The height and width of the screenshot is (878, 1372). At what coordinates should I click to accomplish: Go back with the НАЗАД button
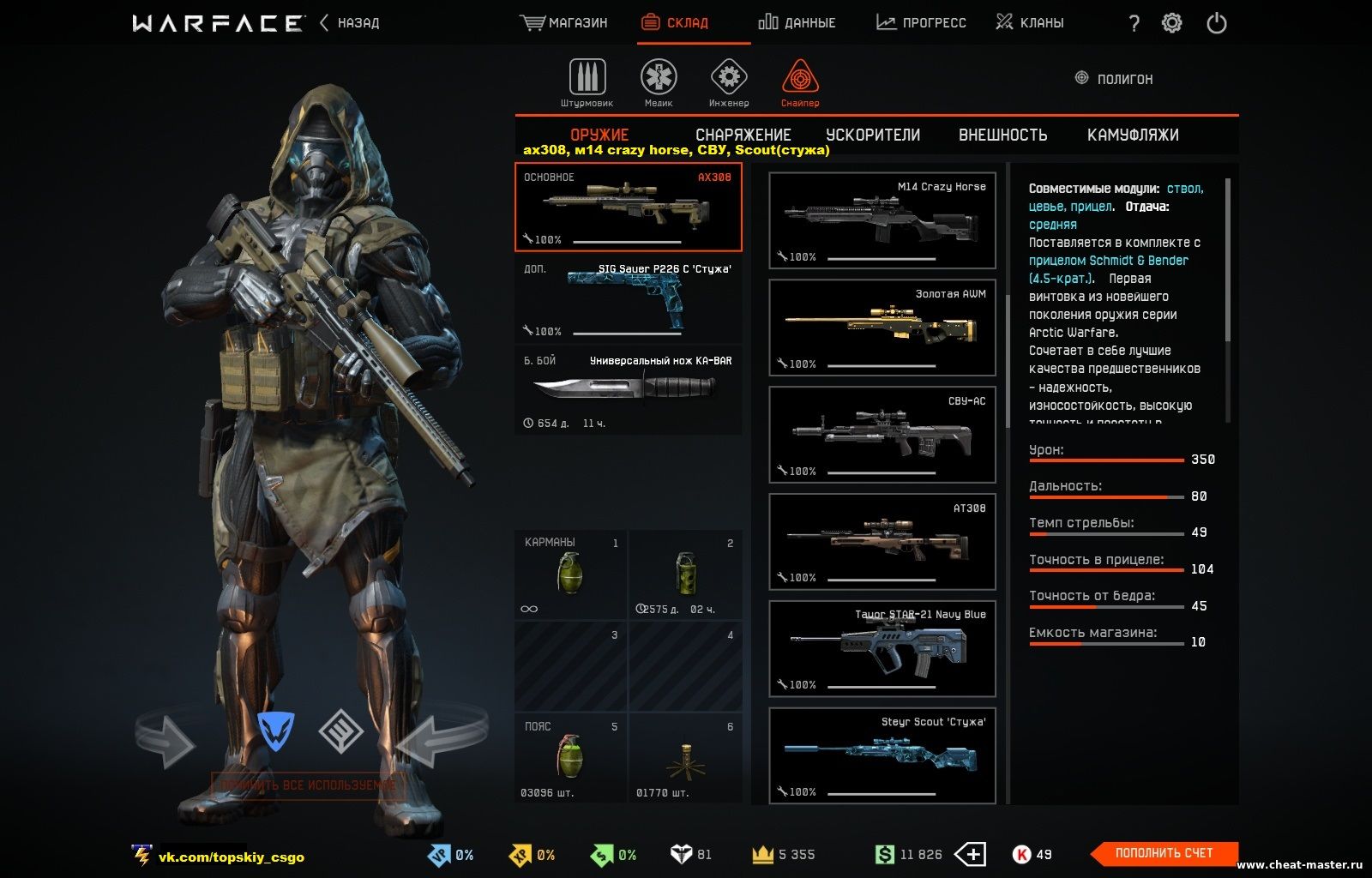(x=351, y=23)
